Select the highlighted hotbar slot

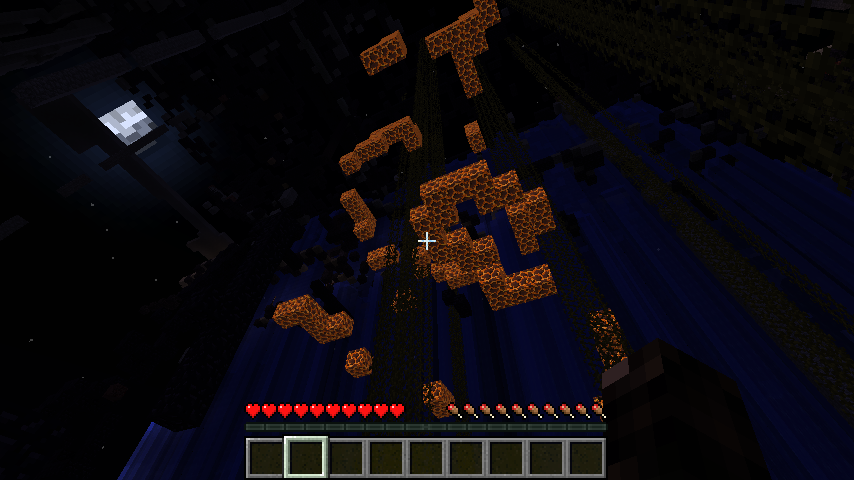click(305, 457)
